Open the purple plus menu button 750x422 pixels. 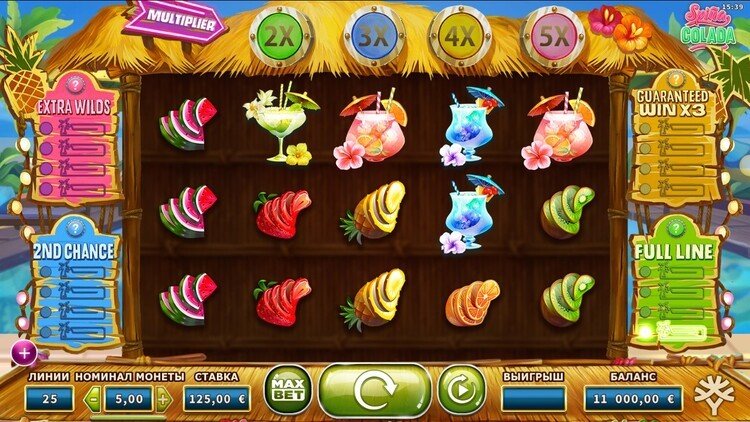22,351
